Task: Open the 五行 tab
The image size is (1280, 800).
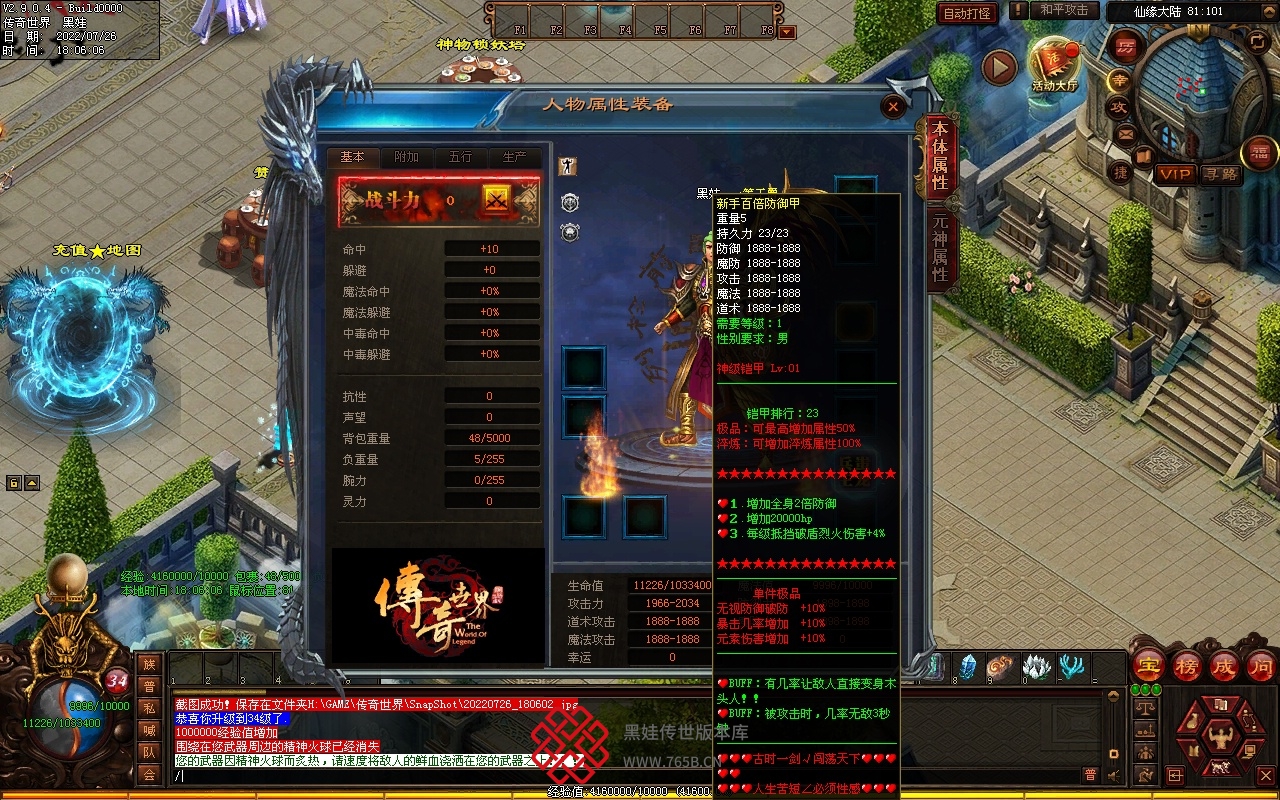Action: pyautogui.click(x=460, y=158)
